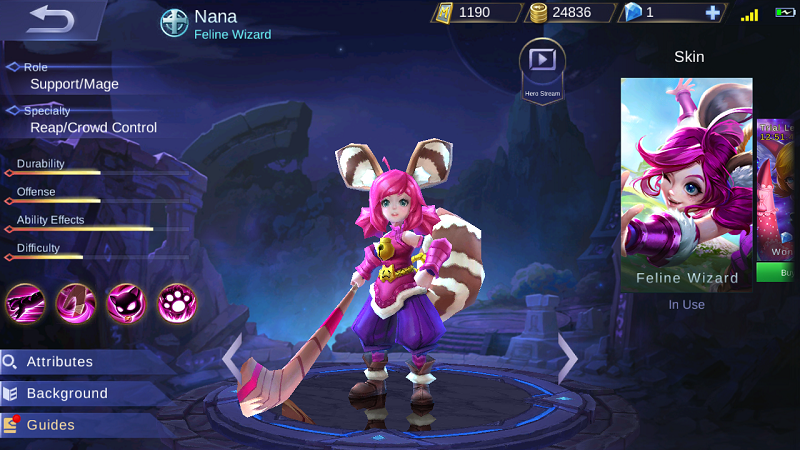View the black cat face skill icon
The image size is (800, 450).
[126, 302]
